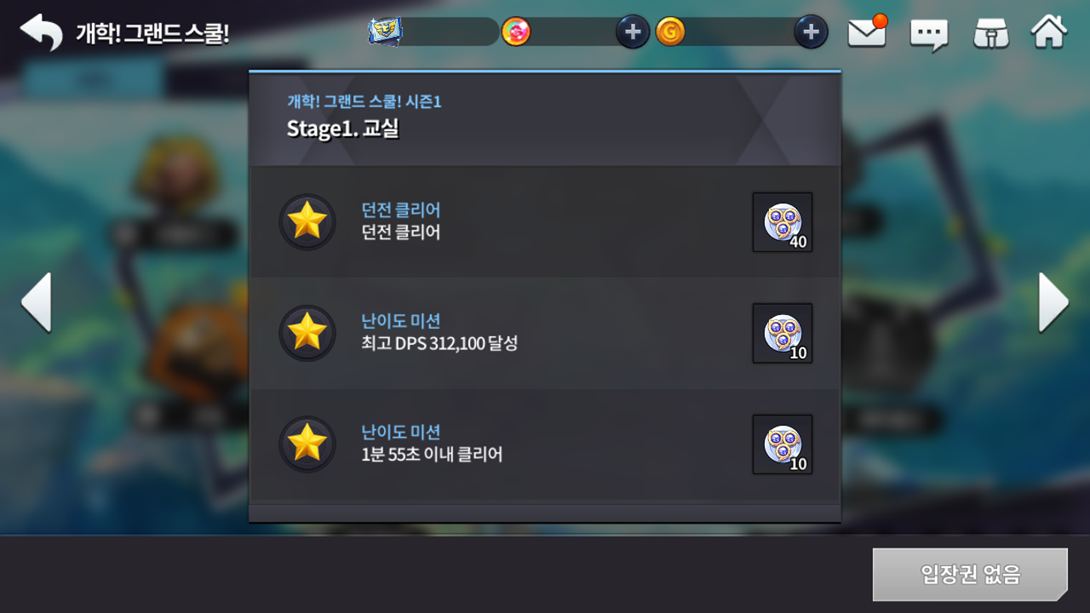Add more gold with the plus button
This screenshot has width=1090, height=613.
(810, 32)
